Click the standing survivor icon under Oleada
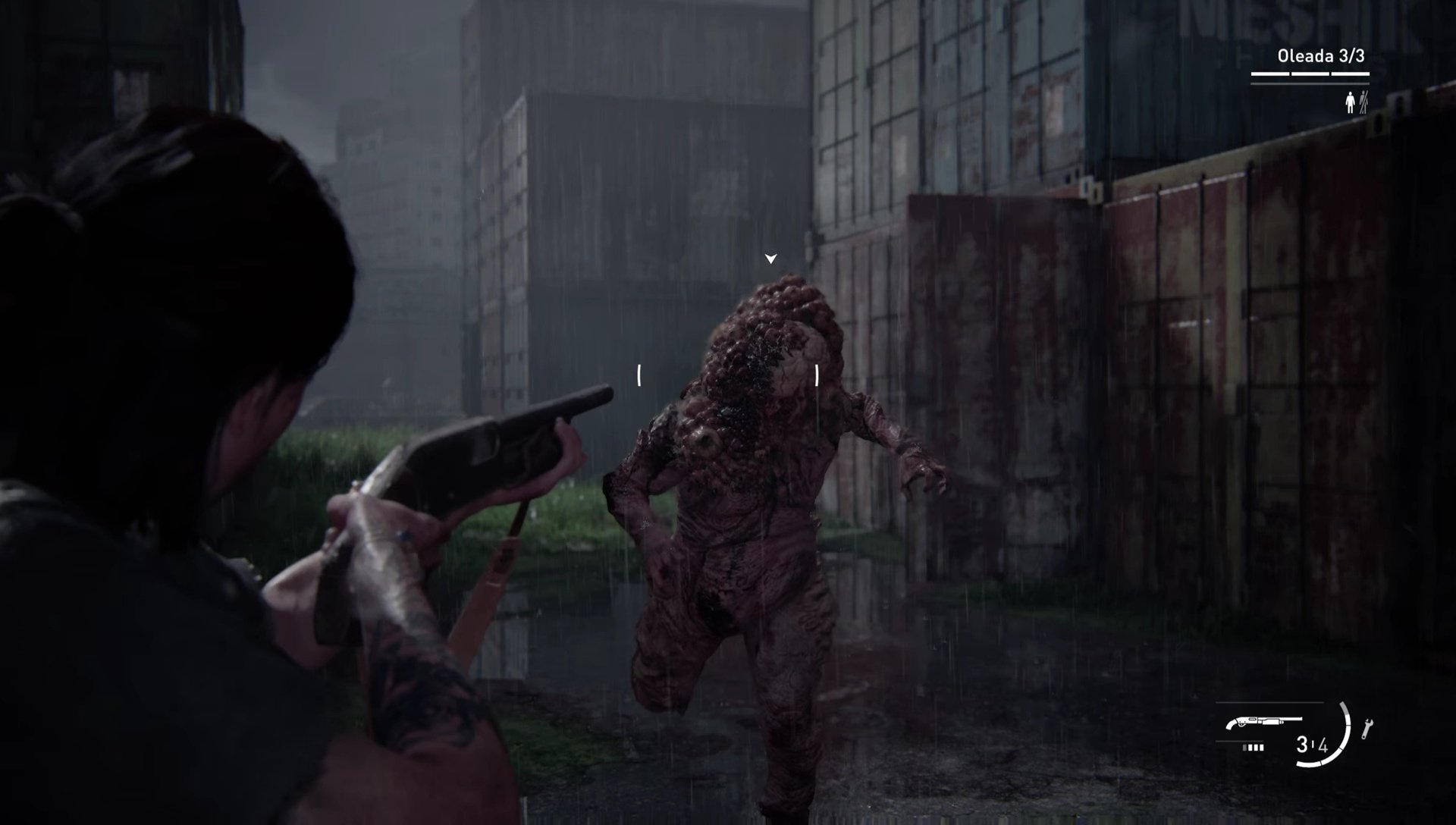Screen dimensions: 1456x825 coord(1351,102)
